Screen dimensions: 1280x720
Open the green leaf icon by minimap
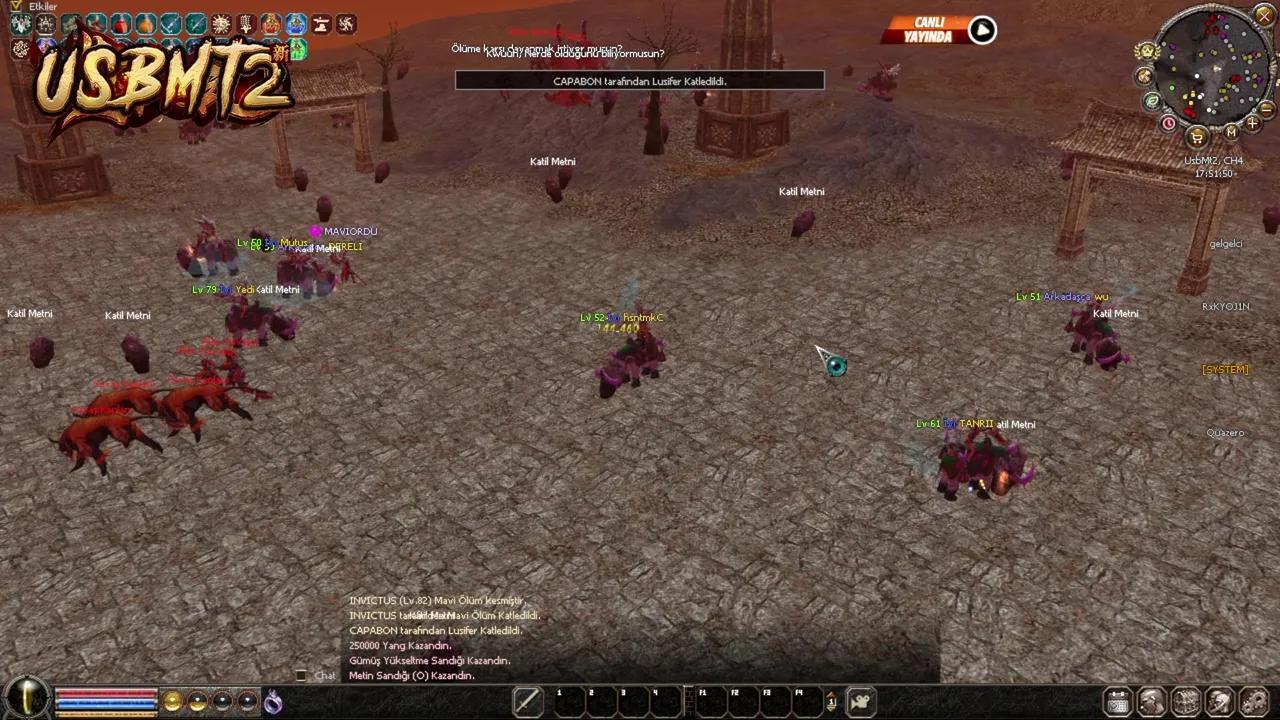1152,101
